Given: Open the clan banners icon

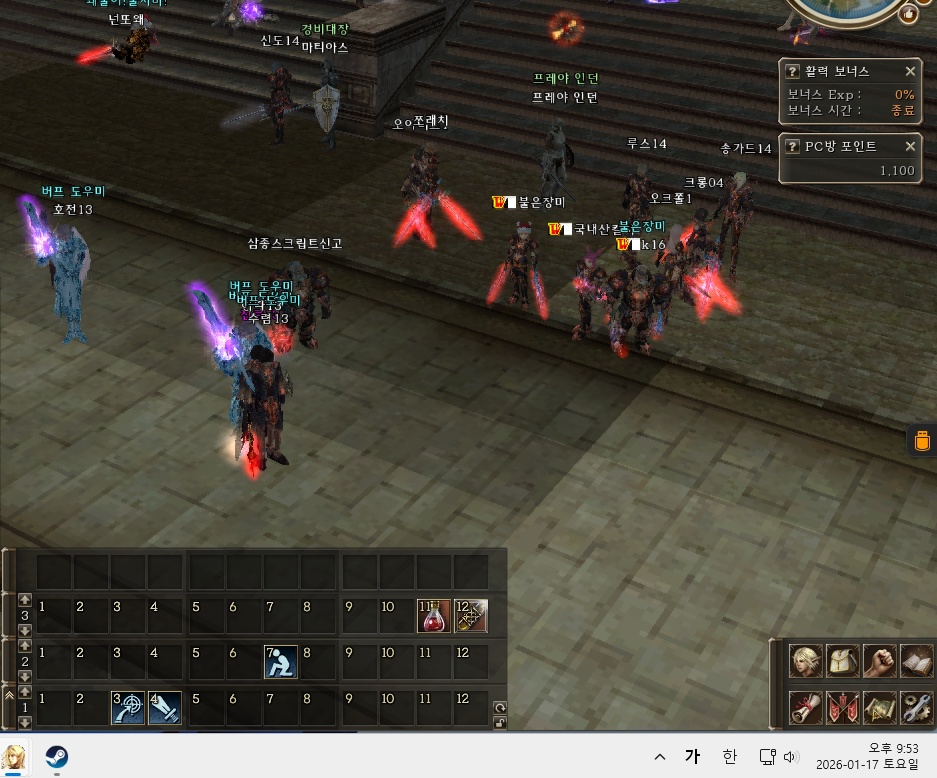Looking at the screenshot, I should coord(842,707).
